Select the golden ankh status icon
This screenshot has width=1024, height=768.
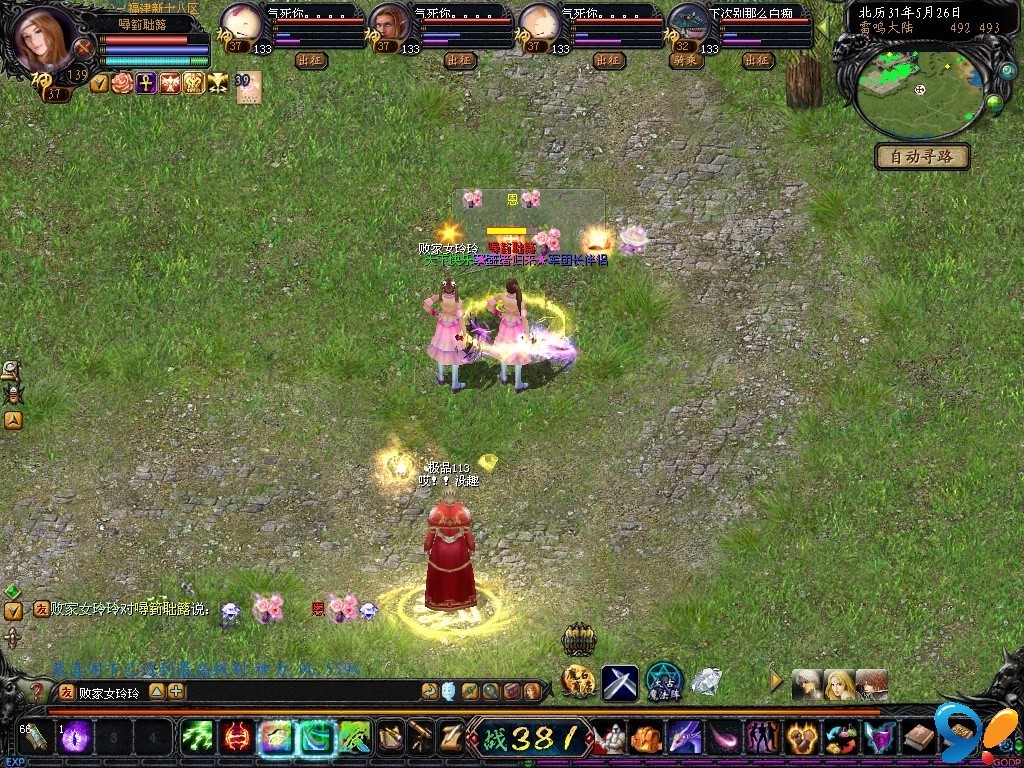146,83
